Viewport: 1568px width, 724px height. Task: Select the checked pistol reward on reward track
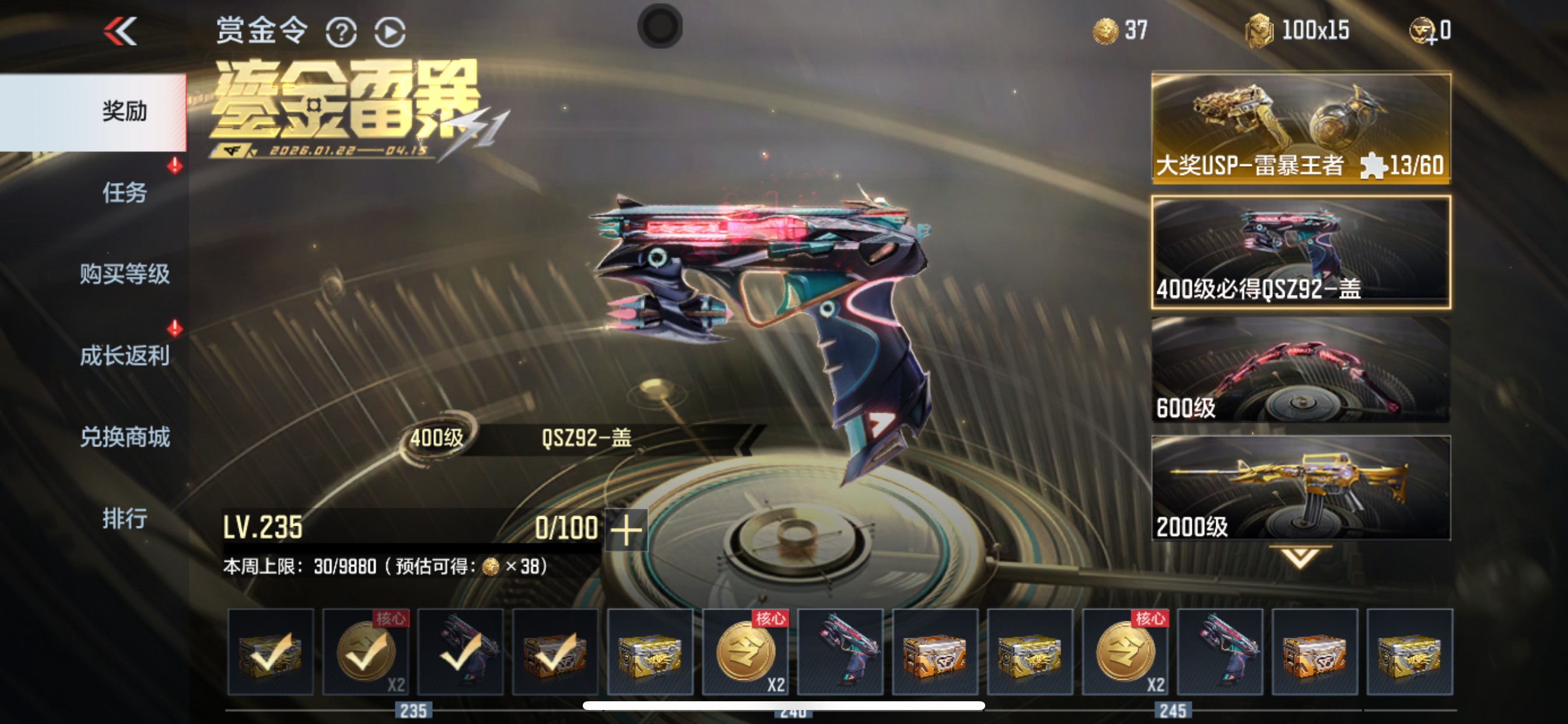tap(459, 653)
